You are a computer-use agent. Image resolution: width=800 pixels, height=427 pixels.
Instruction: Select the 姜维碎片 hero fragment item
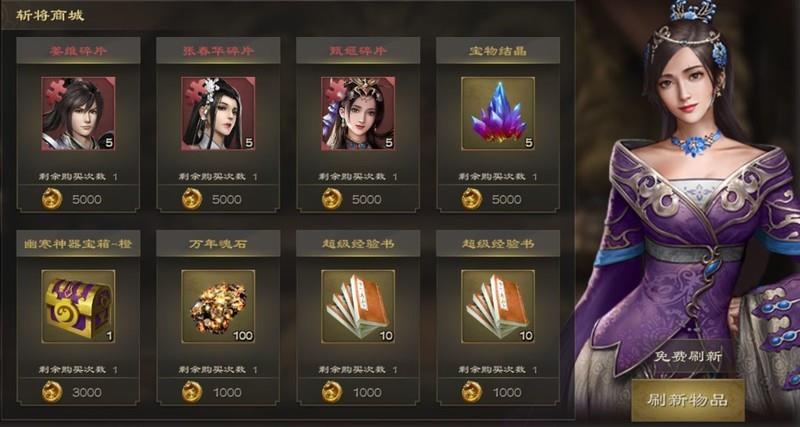pyautogui.click(x=78, y=114)
